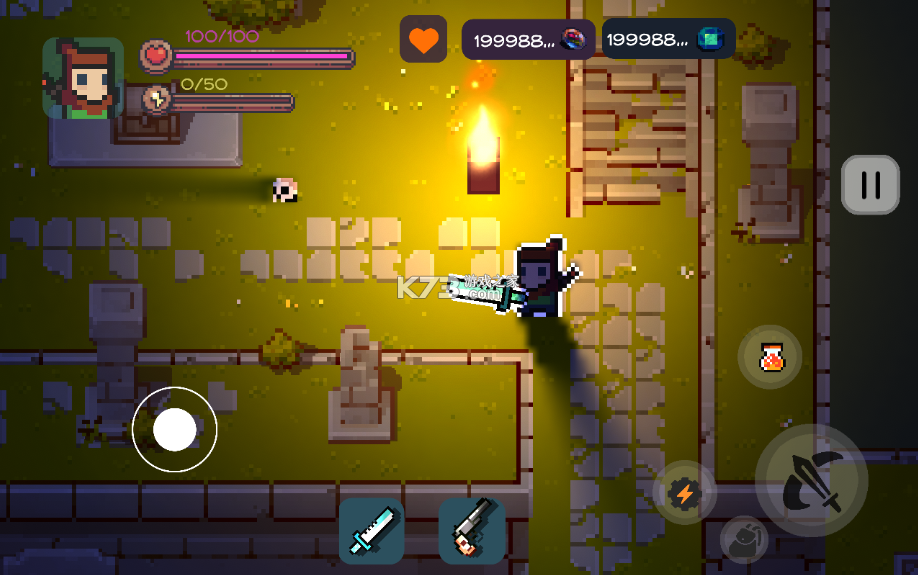Open the player character portrait
This screenshot has height=575, width=918.
pos(83,79)
